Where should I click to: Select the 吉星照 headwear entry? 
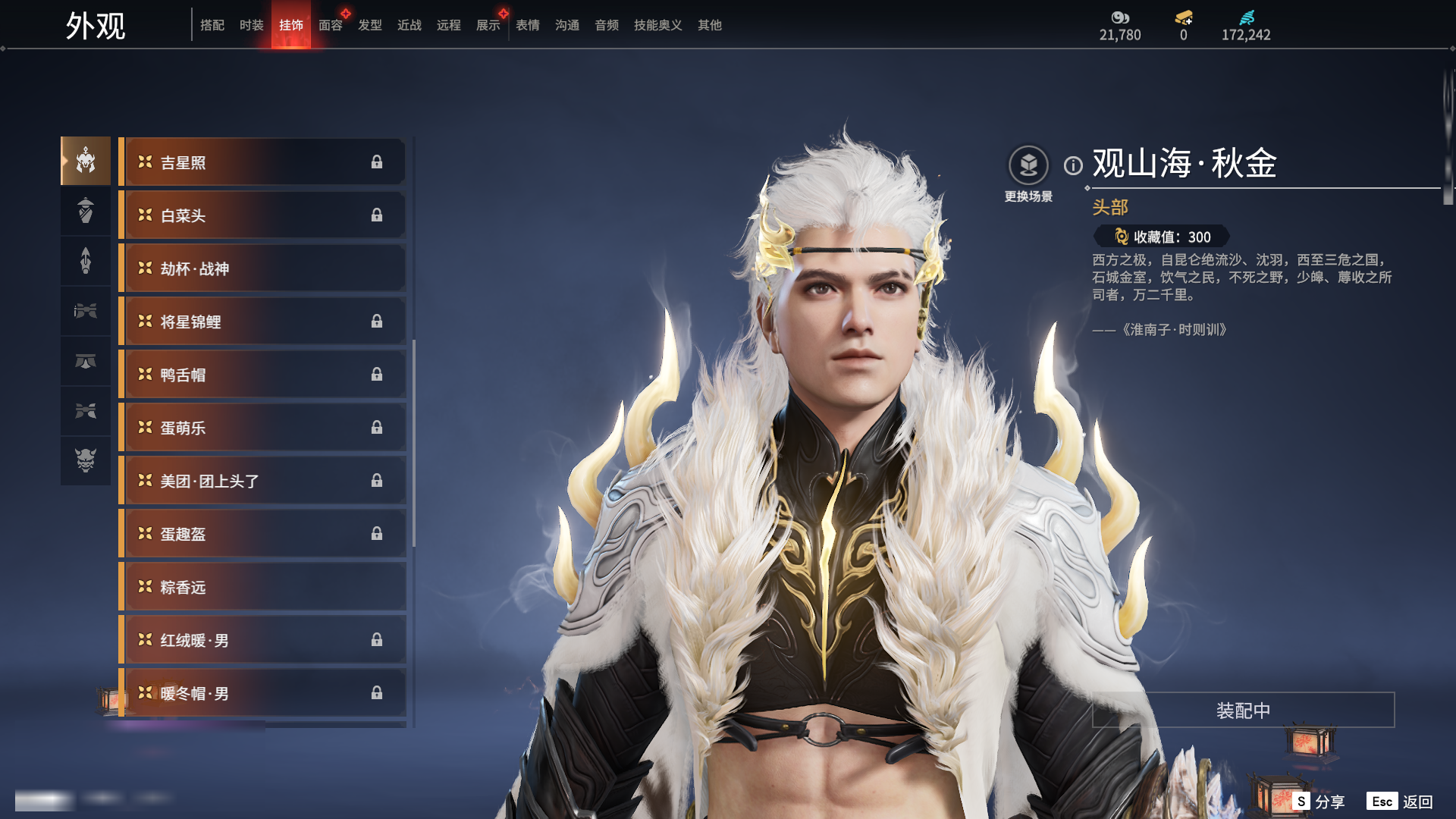coord(262,162)
